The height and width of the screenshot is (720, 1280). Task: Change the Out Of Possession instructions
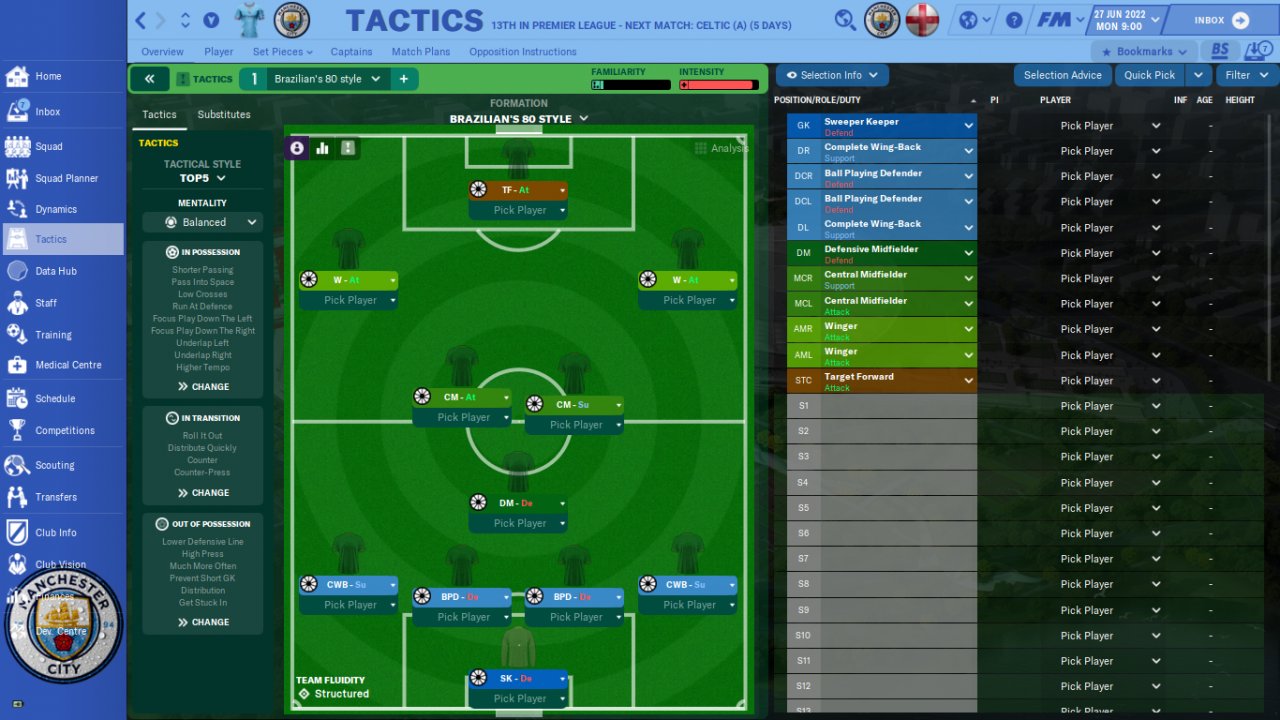(203, 622)
